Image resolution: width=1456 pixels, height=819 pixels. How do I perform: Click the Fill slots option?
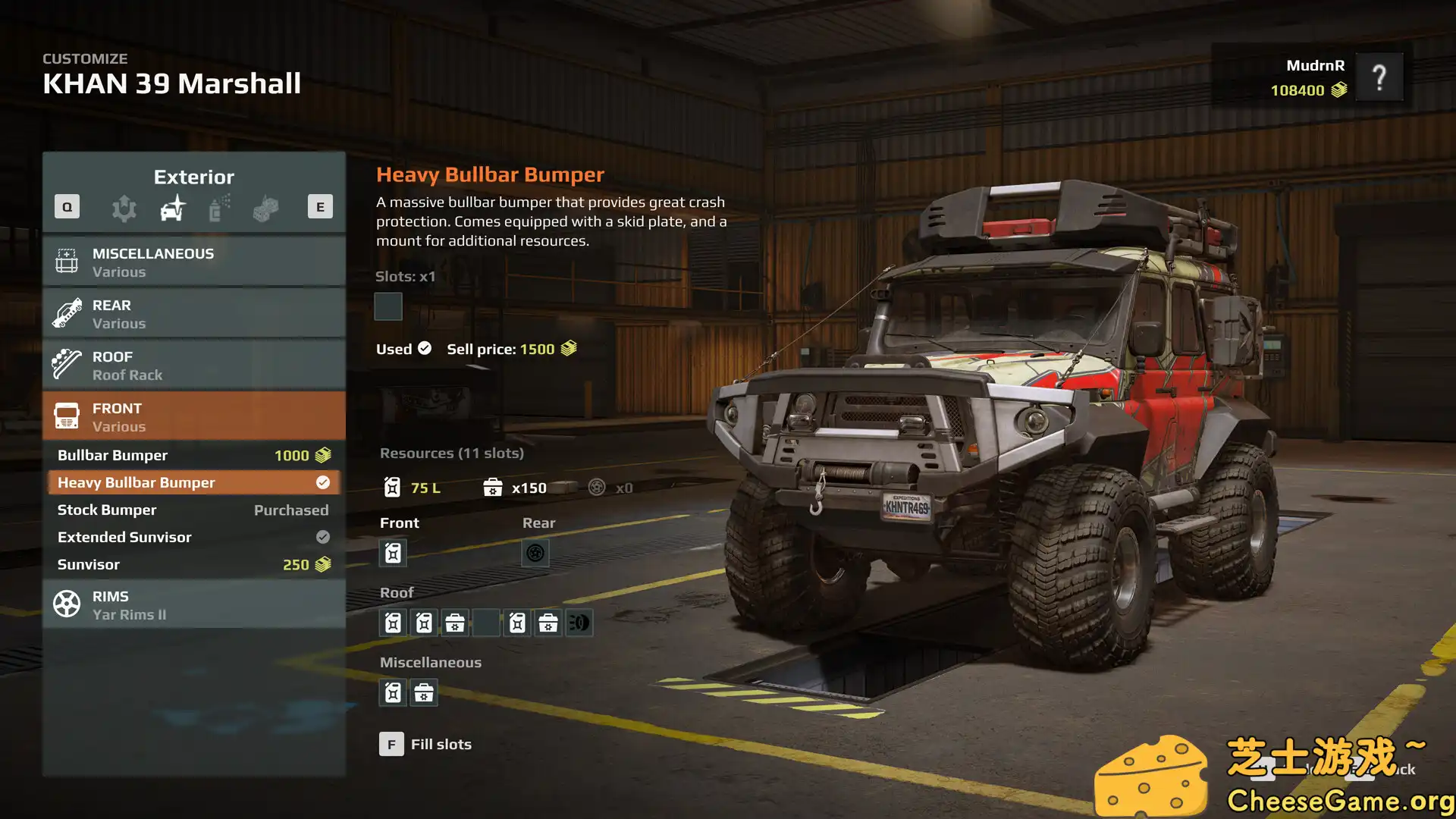425,744
